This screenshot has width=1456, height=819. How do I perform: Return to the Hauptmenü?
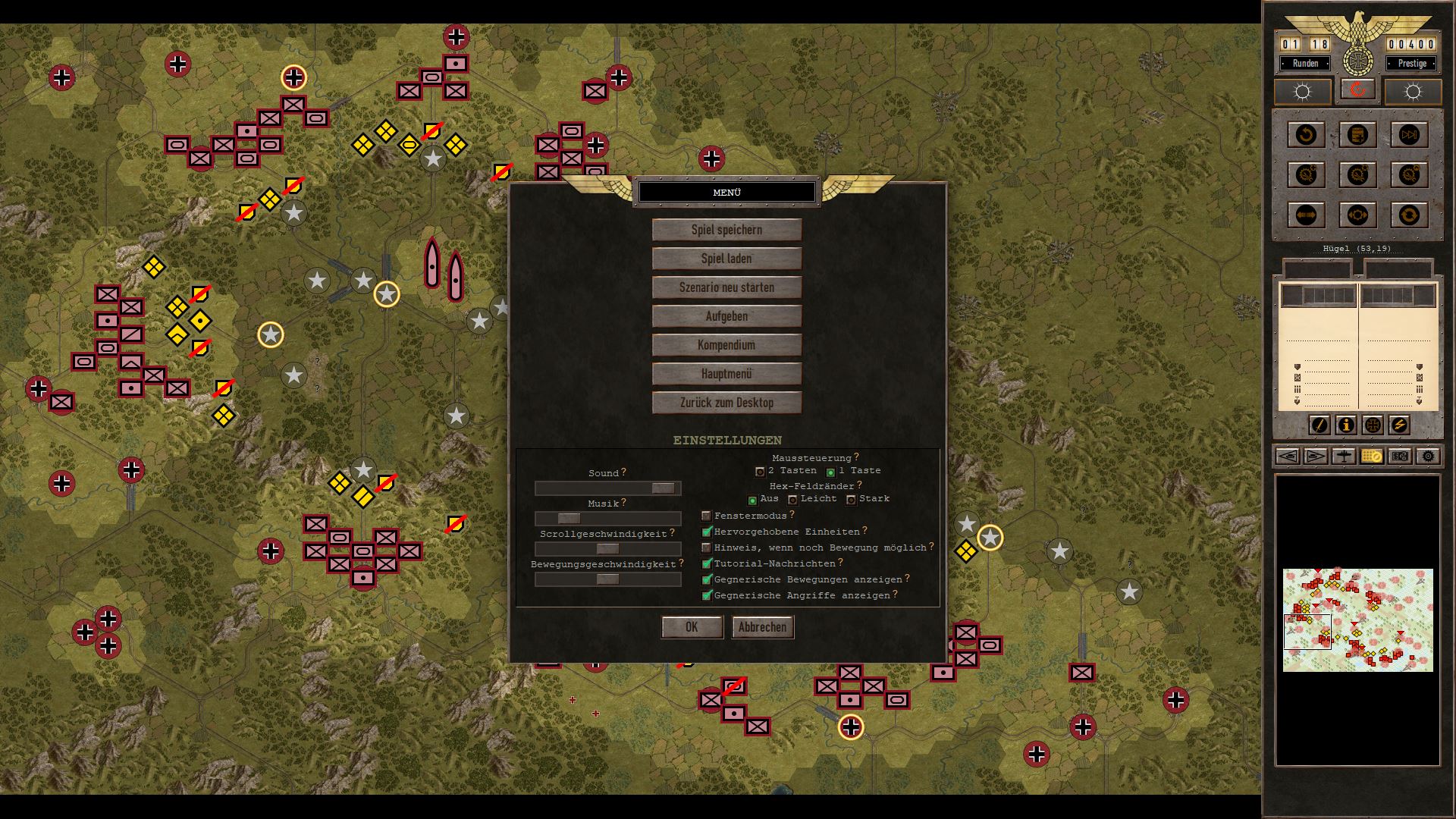tap(726, 374)
